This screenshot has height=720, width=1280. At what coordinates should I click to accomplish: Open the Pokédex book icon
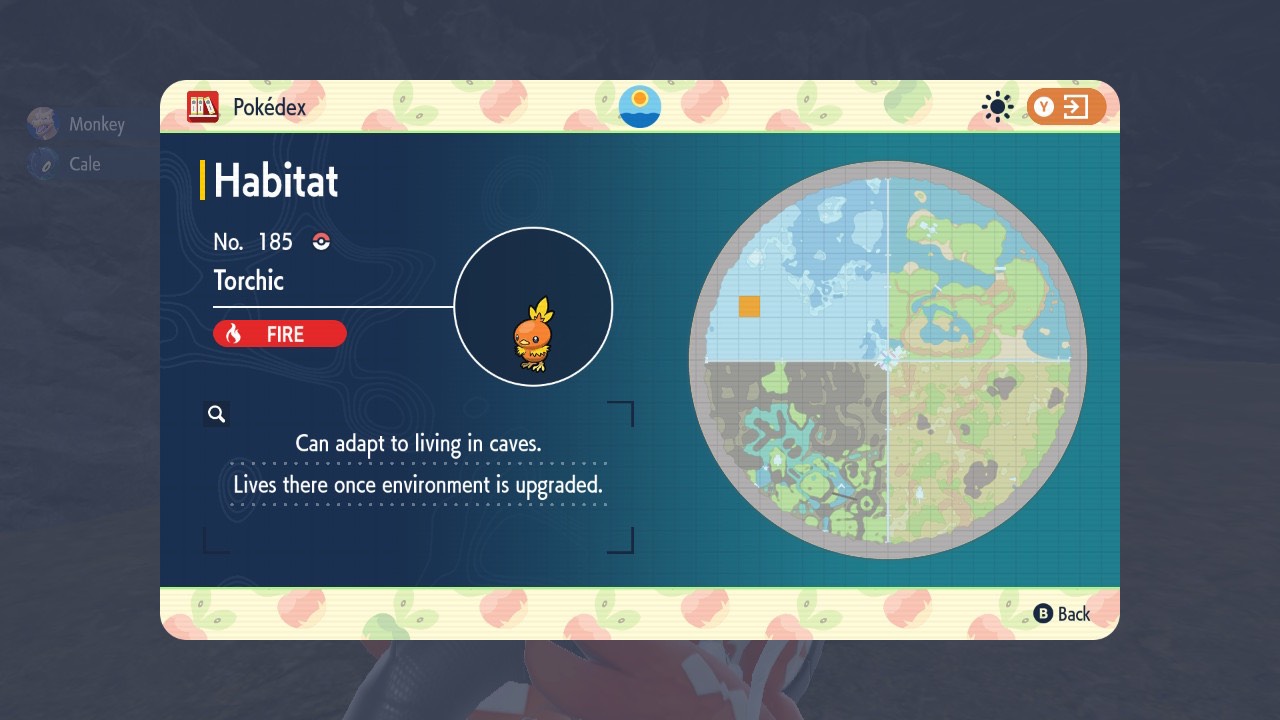click(203, 106)
